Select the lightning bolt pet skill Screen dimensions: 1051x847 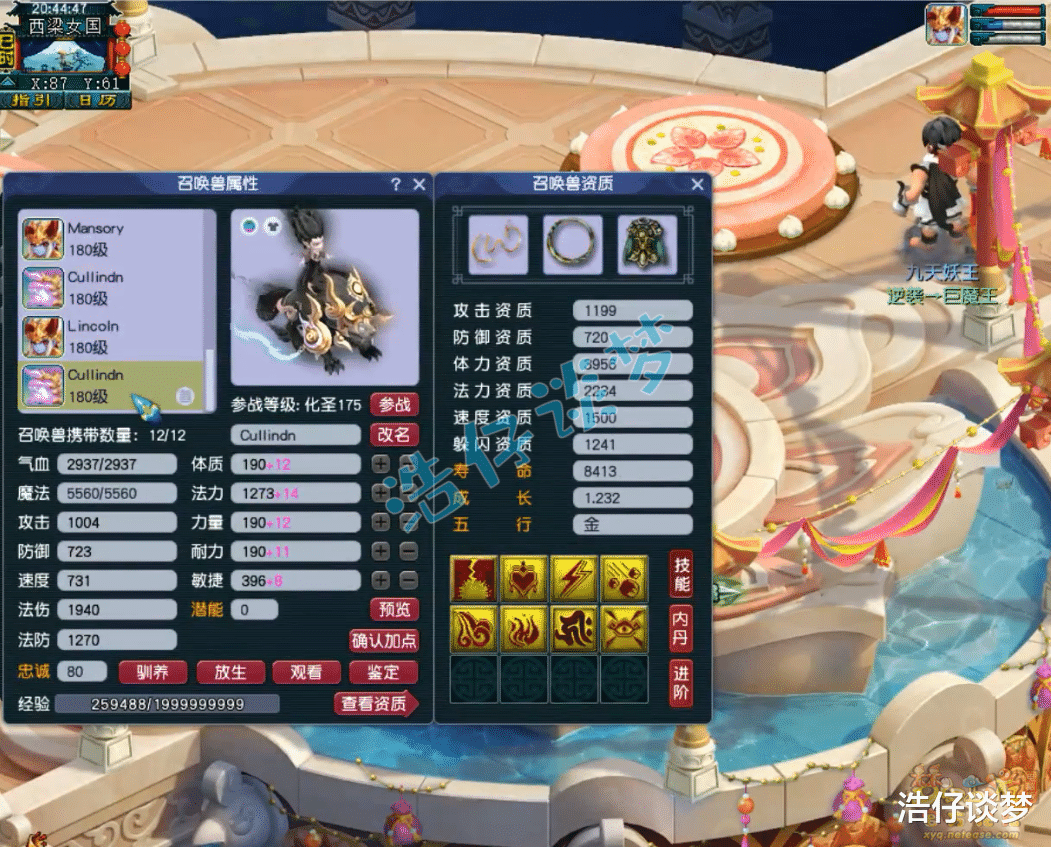pos(574,578)
